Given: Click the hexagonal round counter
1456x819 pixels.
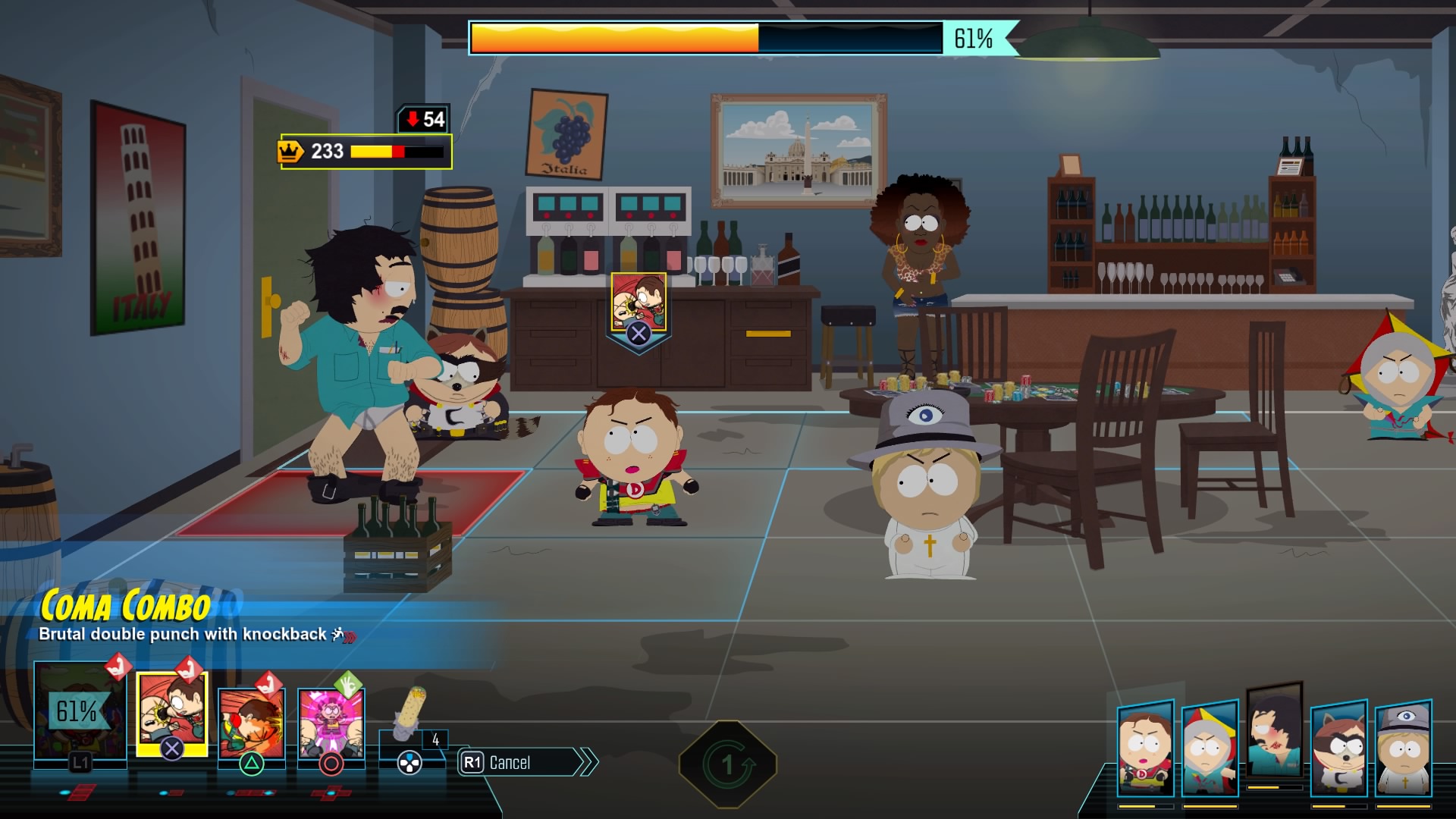Looking at the screenshot, I should (x=727, y=764).
